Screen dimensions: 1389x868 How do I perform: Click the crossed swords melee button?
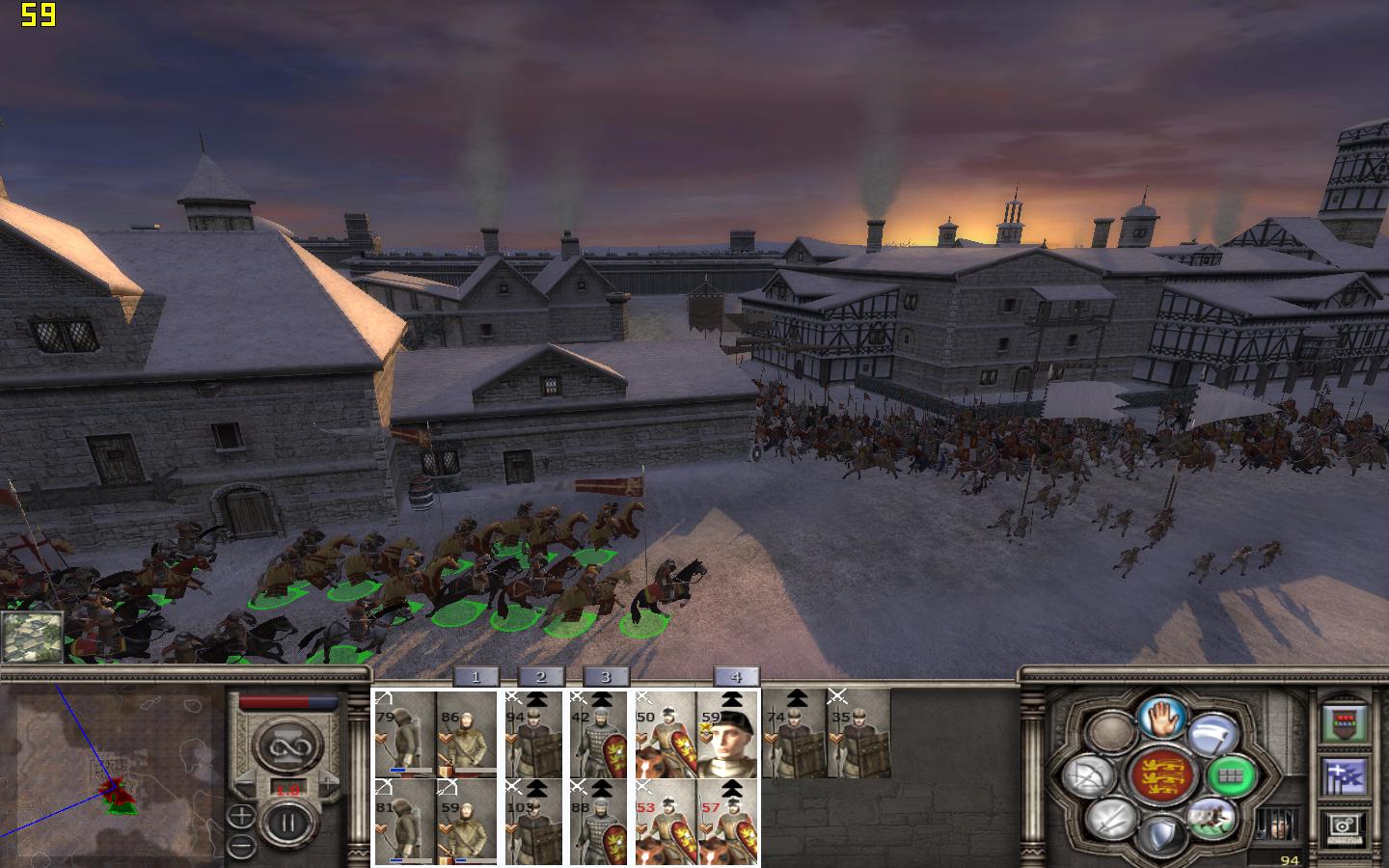pyautogui.click(x=1109, y=820)
